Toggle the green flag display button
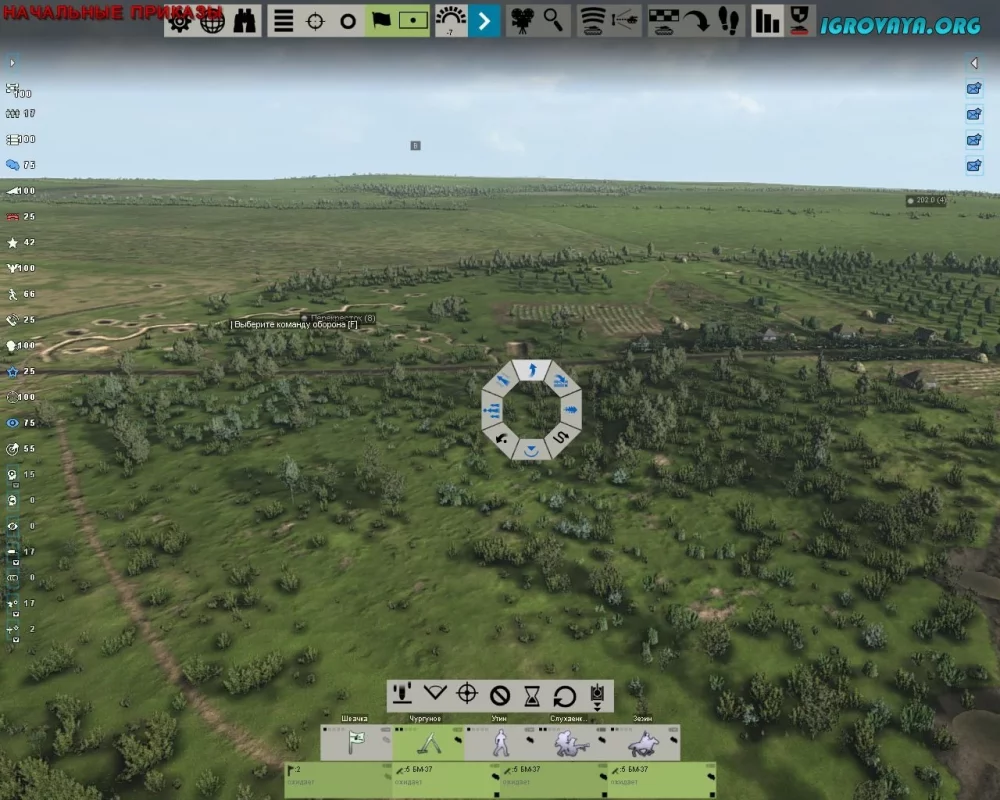 (x=381, y=21)
